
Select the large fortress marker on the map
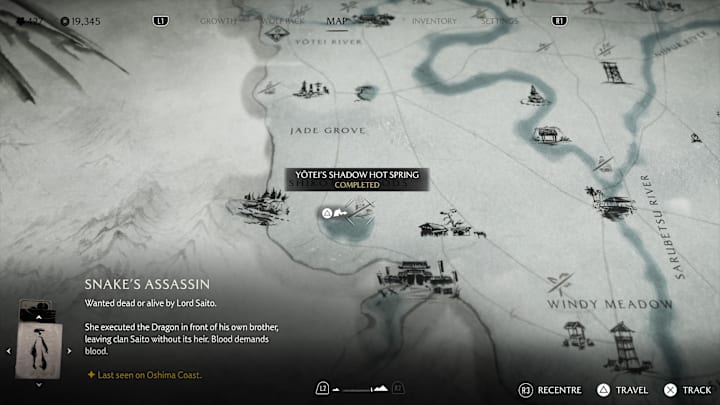pos(412,276)
